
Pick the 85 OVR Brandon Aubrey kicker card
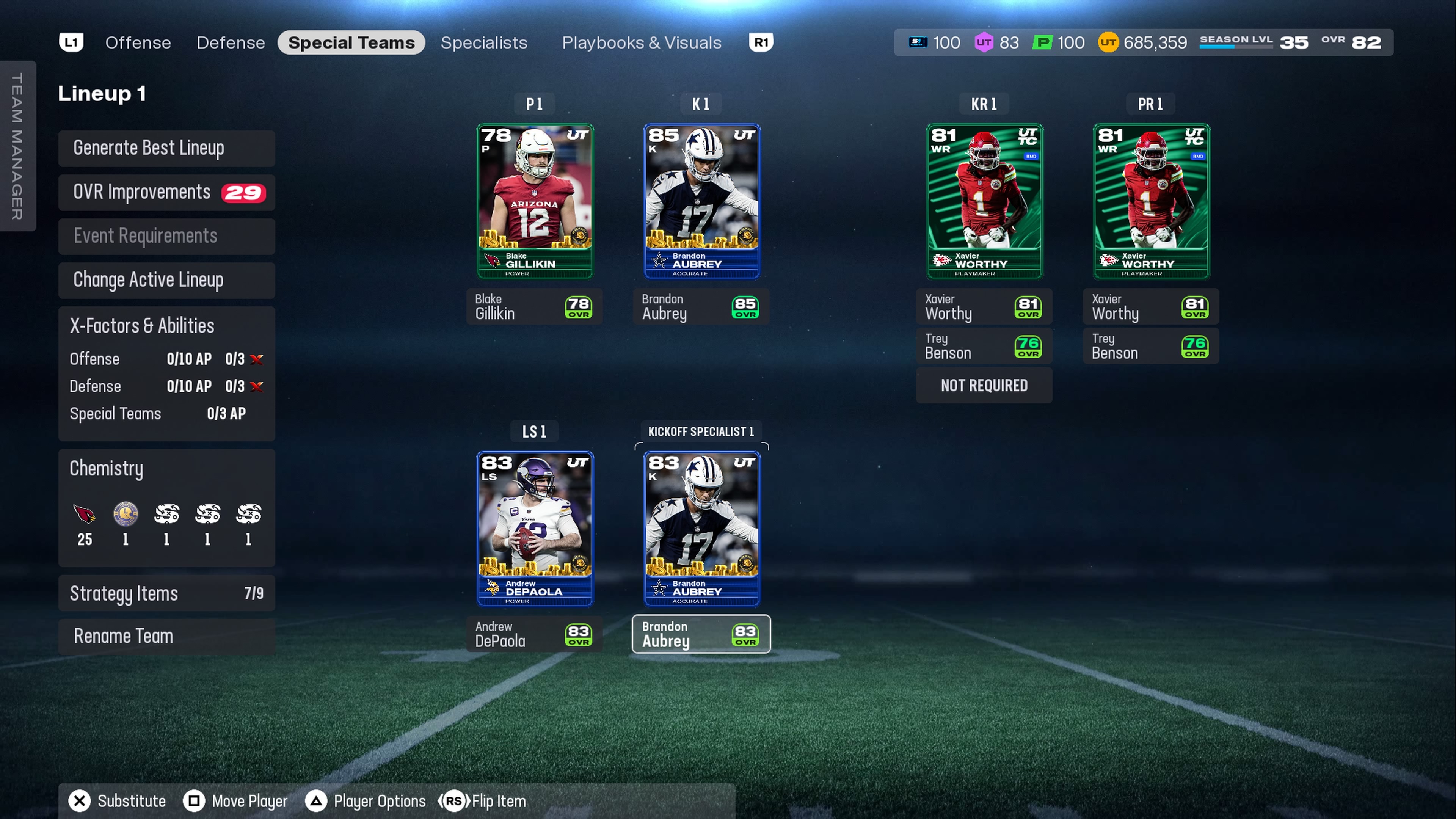tap(701, 201)
